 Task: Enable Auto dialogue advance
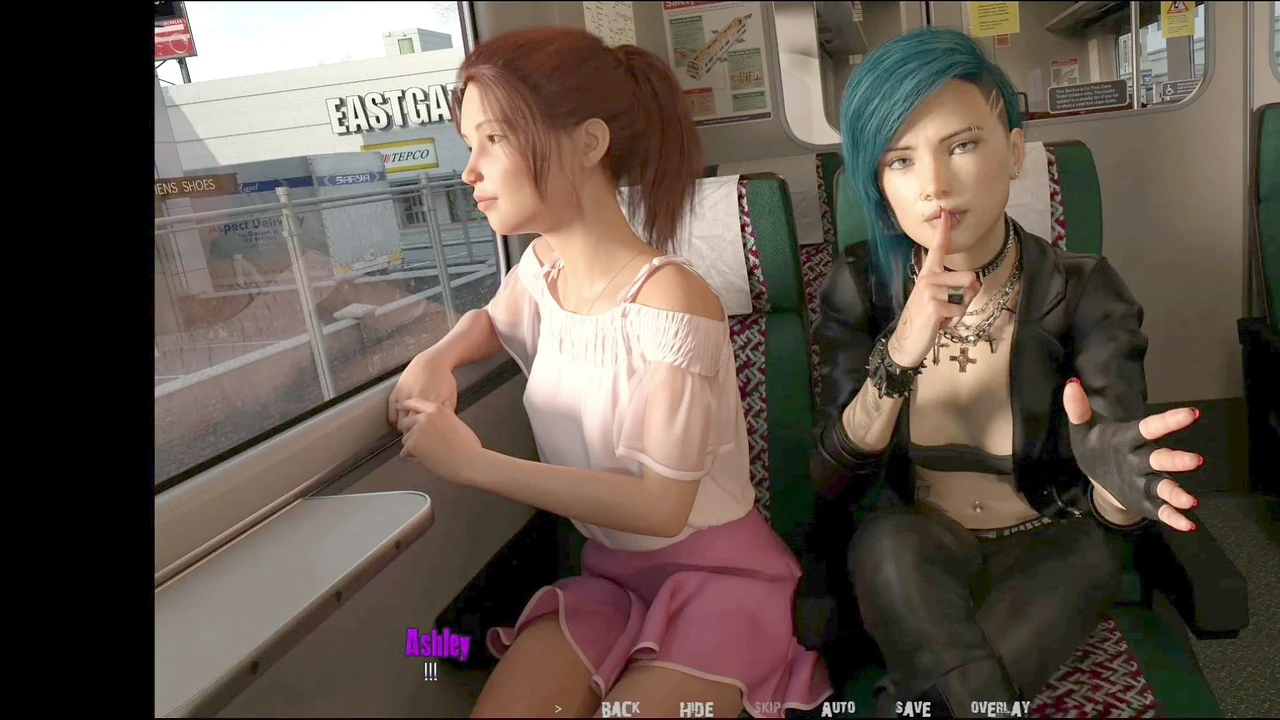pyautogui.click(x=838, y=709)
